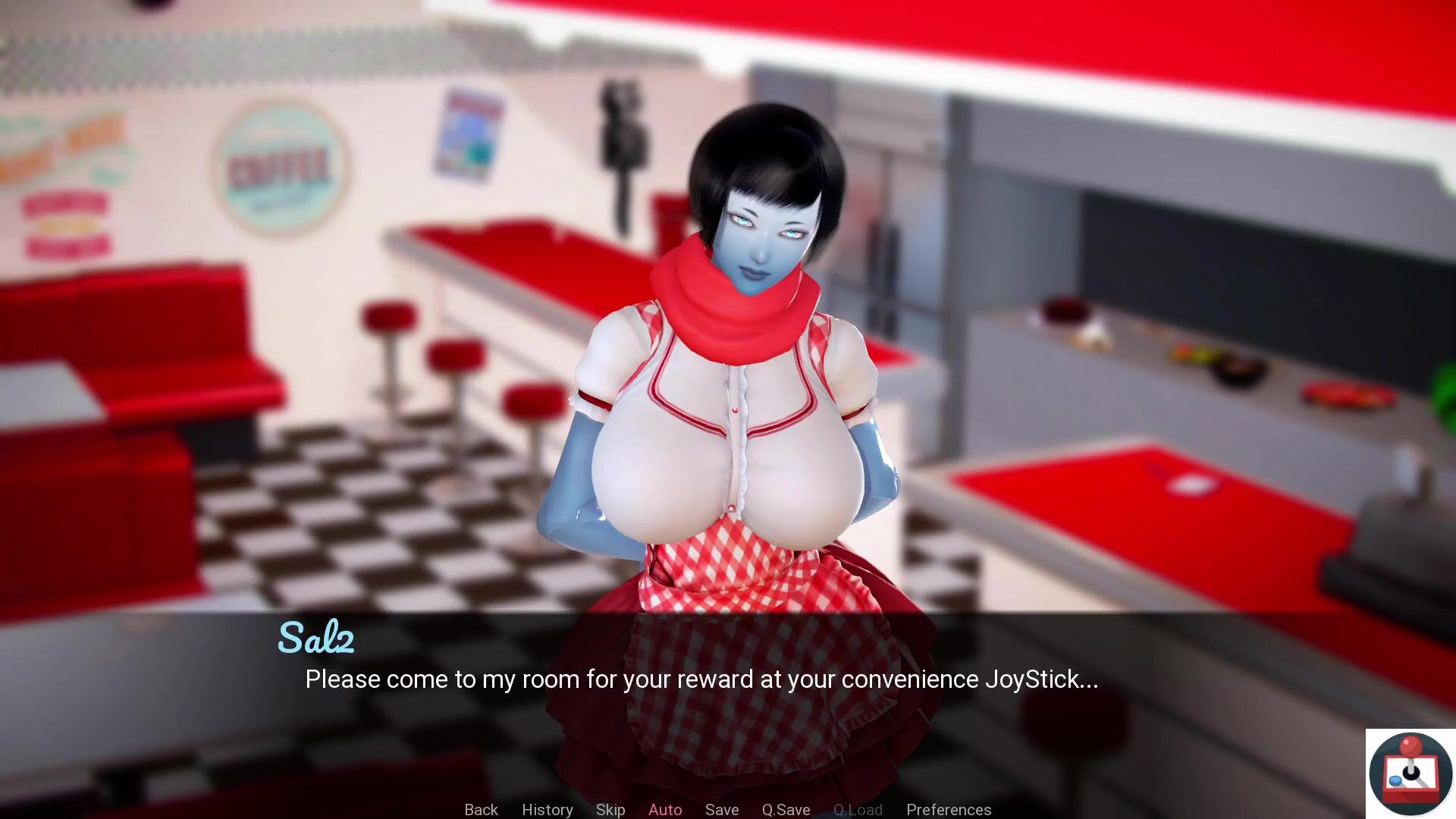Open the Preferences menu
1456x819 pixels.
point(948,809)
